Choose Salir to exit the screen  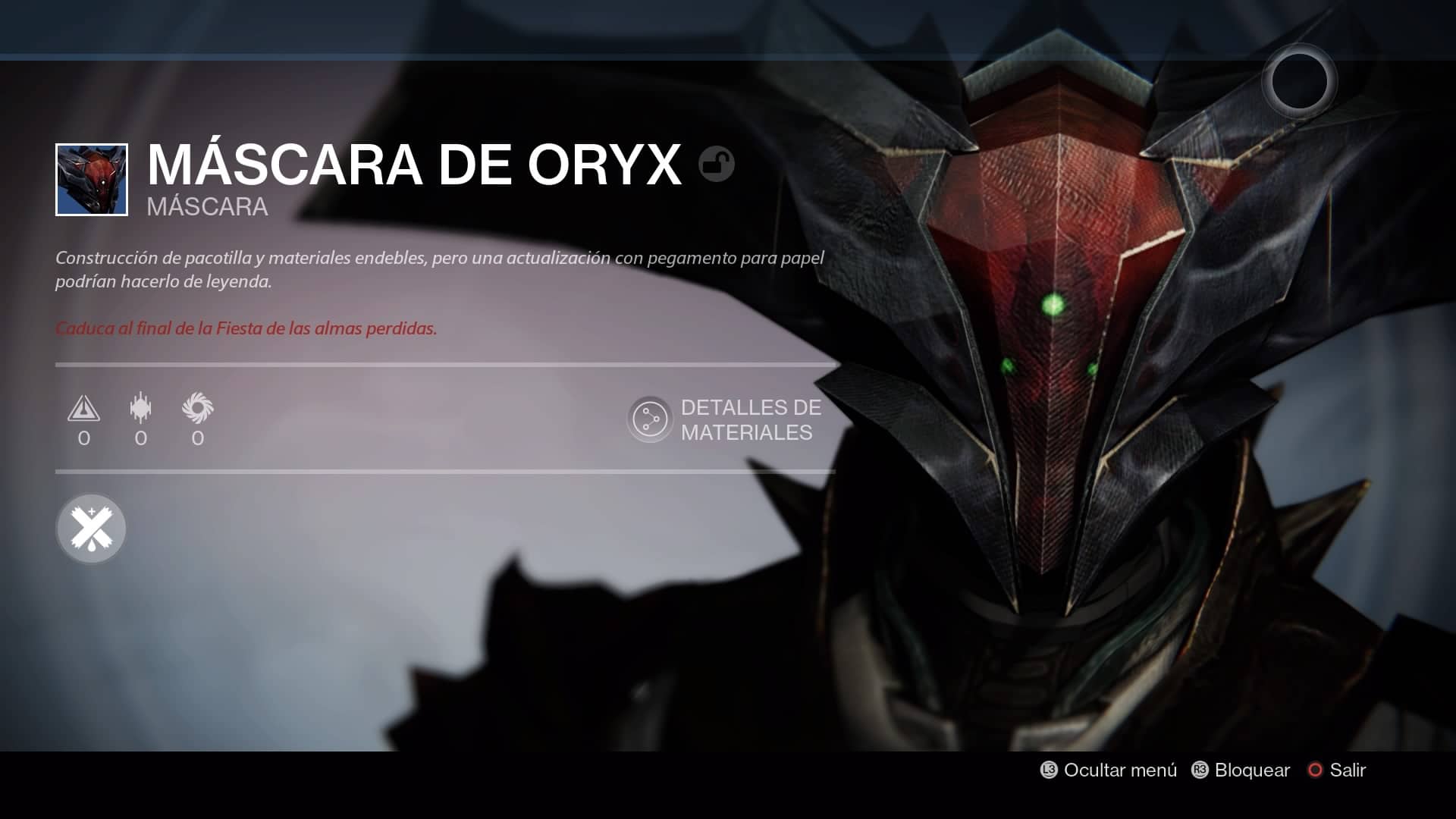tap(1338, 770)
